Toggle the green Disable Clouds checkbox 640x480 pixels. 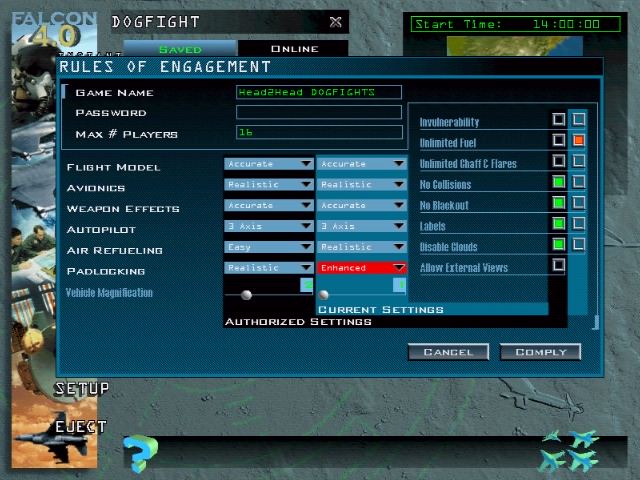point(559,245)
